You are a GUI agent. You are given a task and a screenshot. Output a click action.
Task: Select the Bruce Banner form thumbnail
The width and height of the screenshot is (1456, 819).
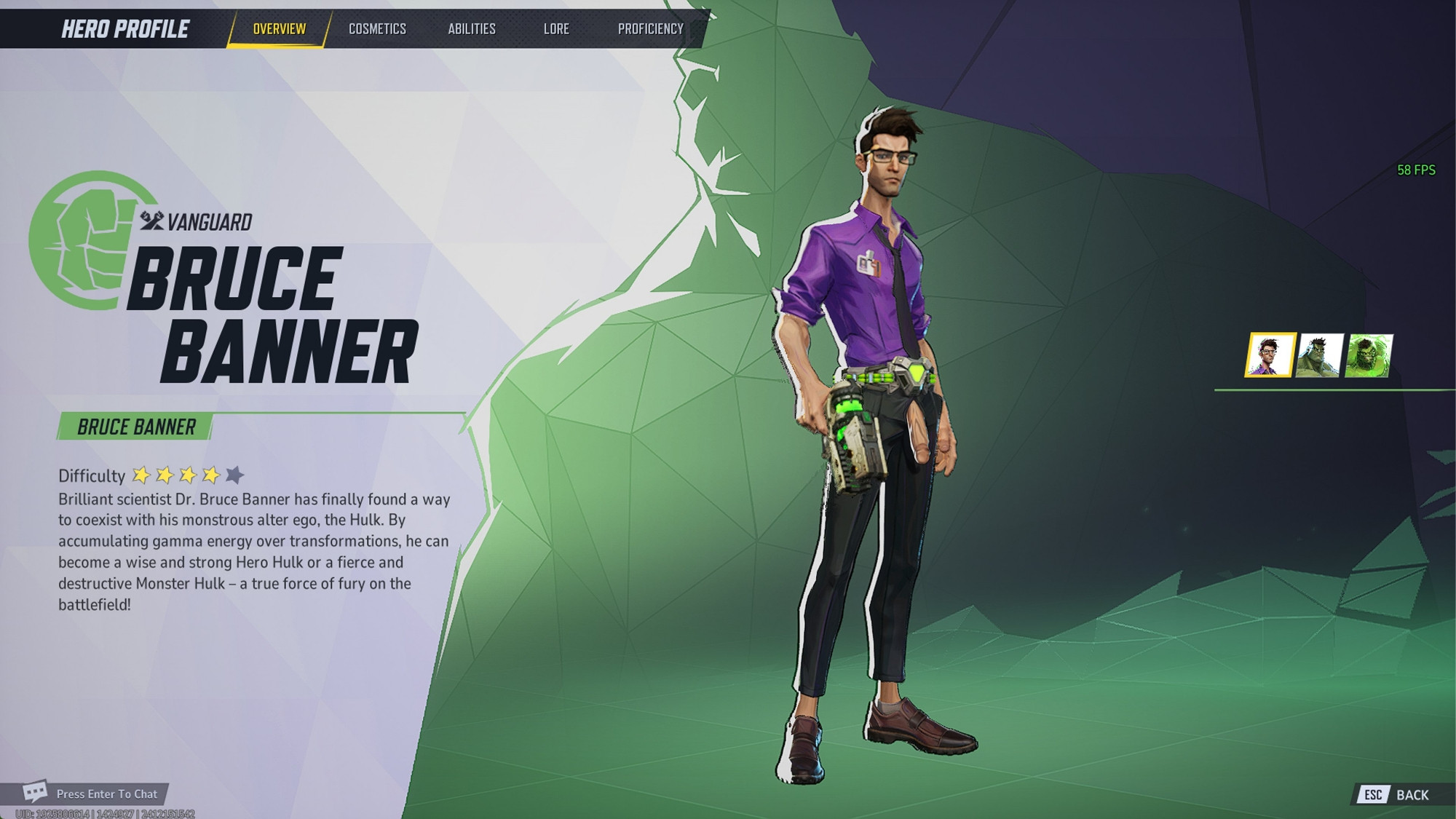(x=1270, y=355)
